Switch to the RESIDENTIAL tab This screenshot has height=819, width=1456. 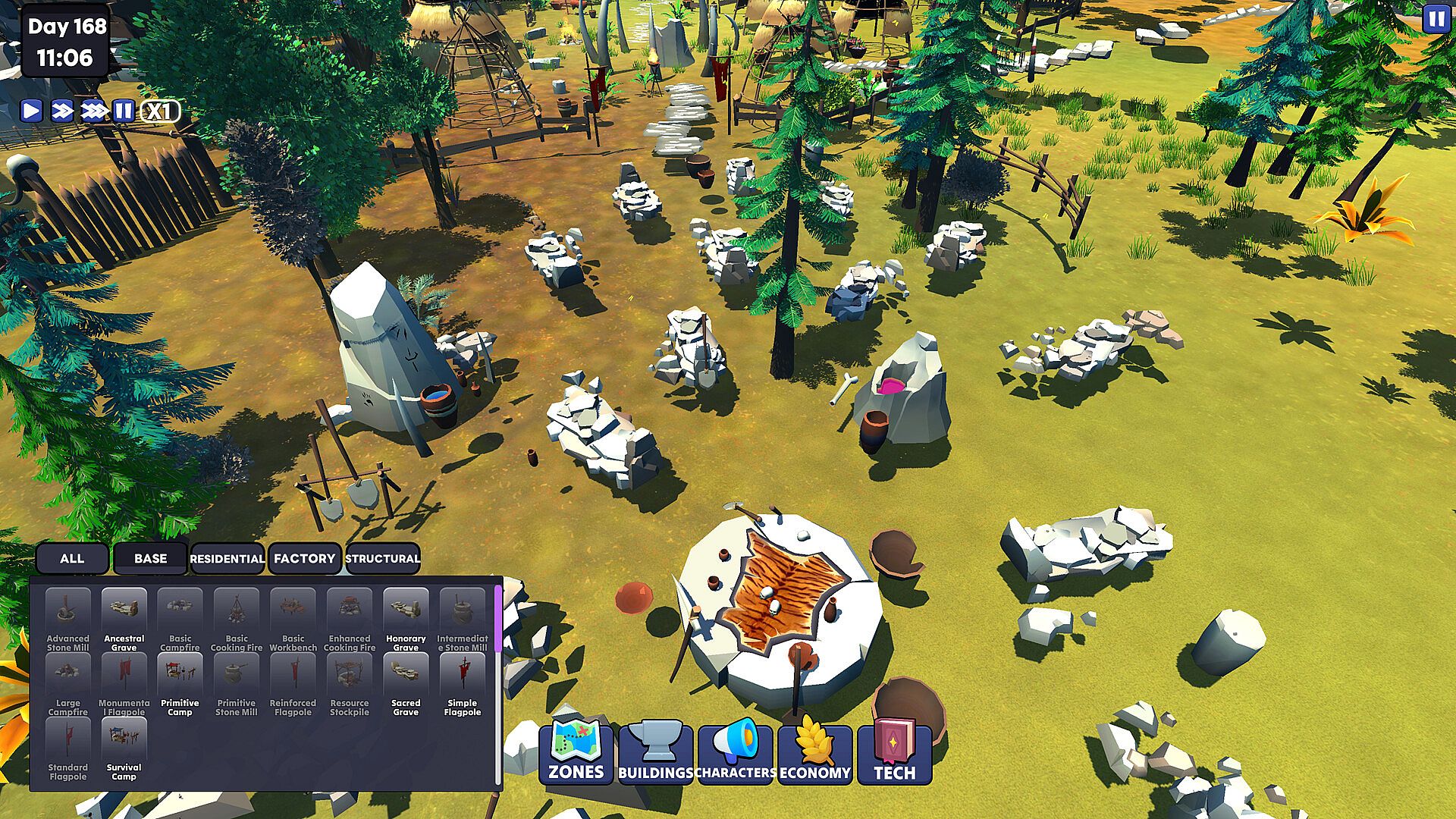tap(227, 559)
